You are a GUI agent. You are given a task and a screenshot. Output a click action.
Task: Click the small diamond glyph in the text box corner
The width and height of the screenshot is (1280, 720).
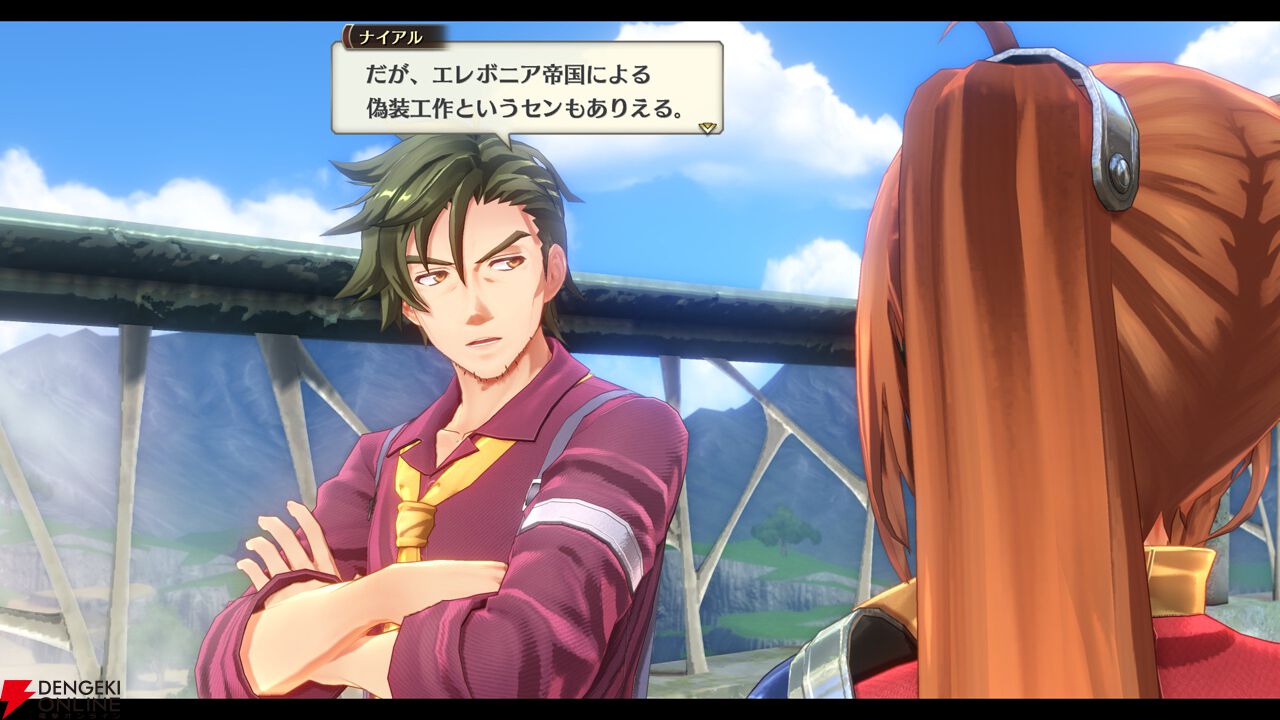(709, 122)
